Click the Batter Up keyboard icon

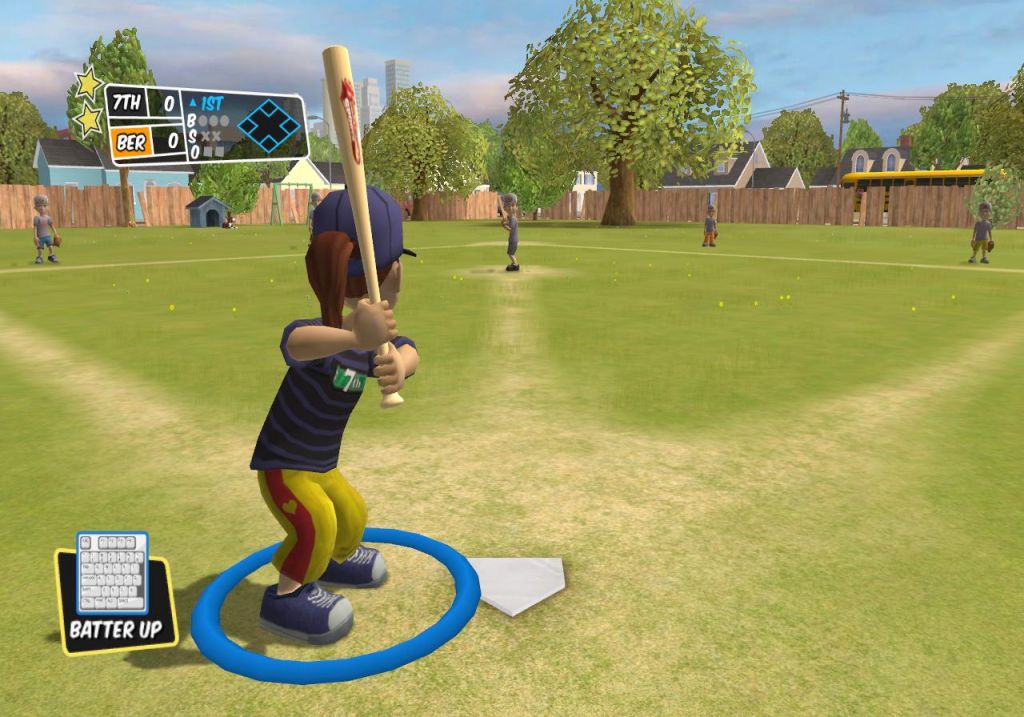(x=112, y=573)
